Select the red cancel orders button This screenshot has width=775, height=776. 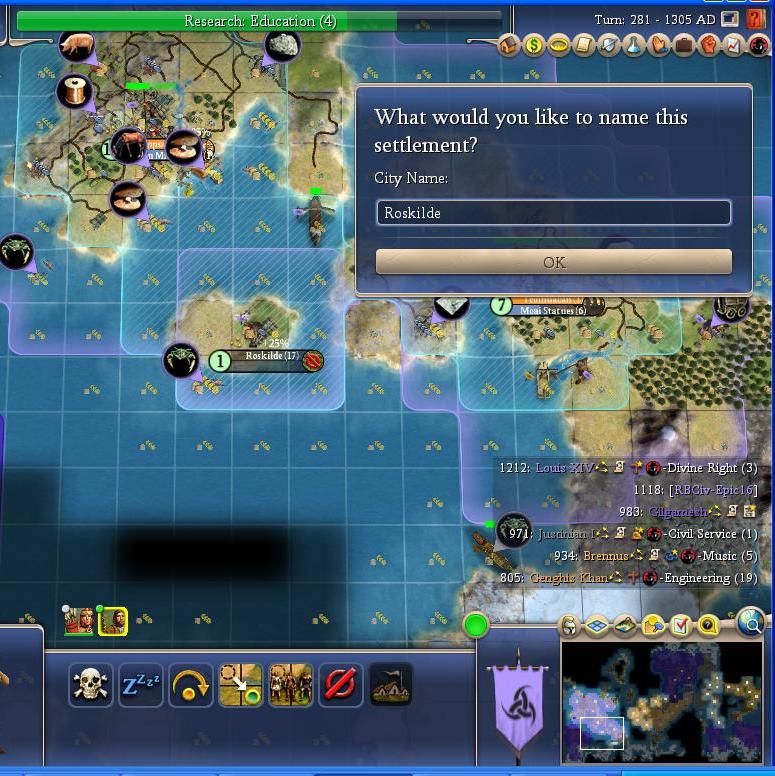point(341,685)
